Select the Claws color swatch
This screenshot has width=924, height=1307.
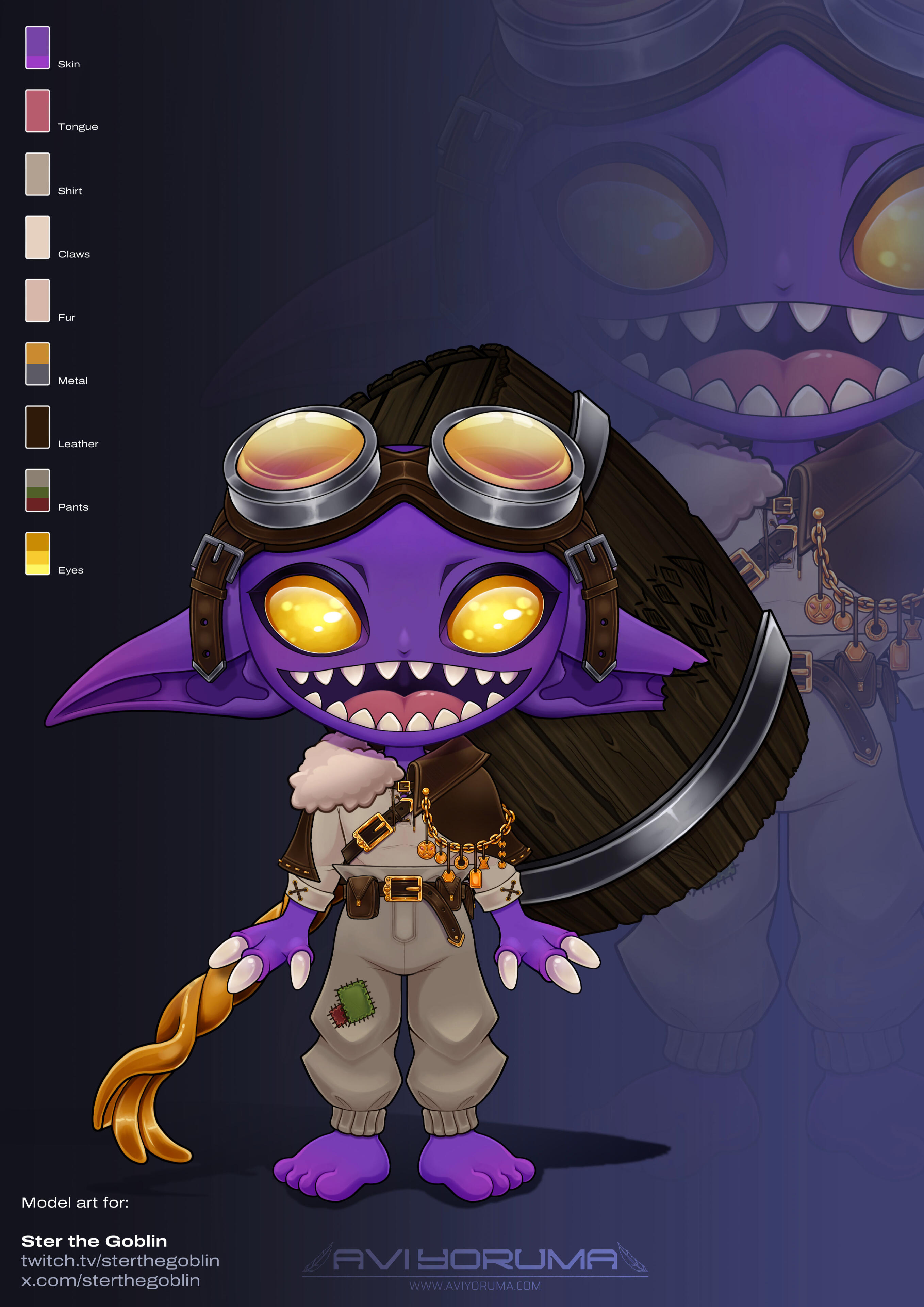pyautogui.click(x=37, y=237)
